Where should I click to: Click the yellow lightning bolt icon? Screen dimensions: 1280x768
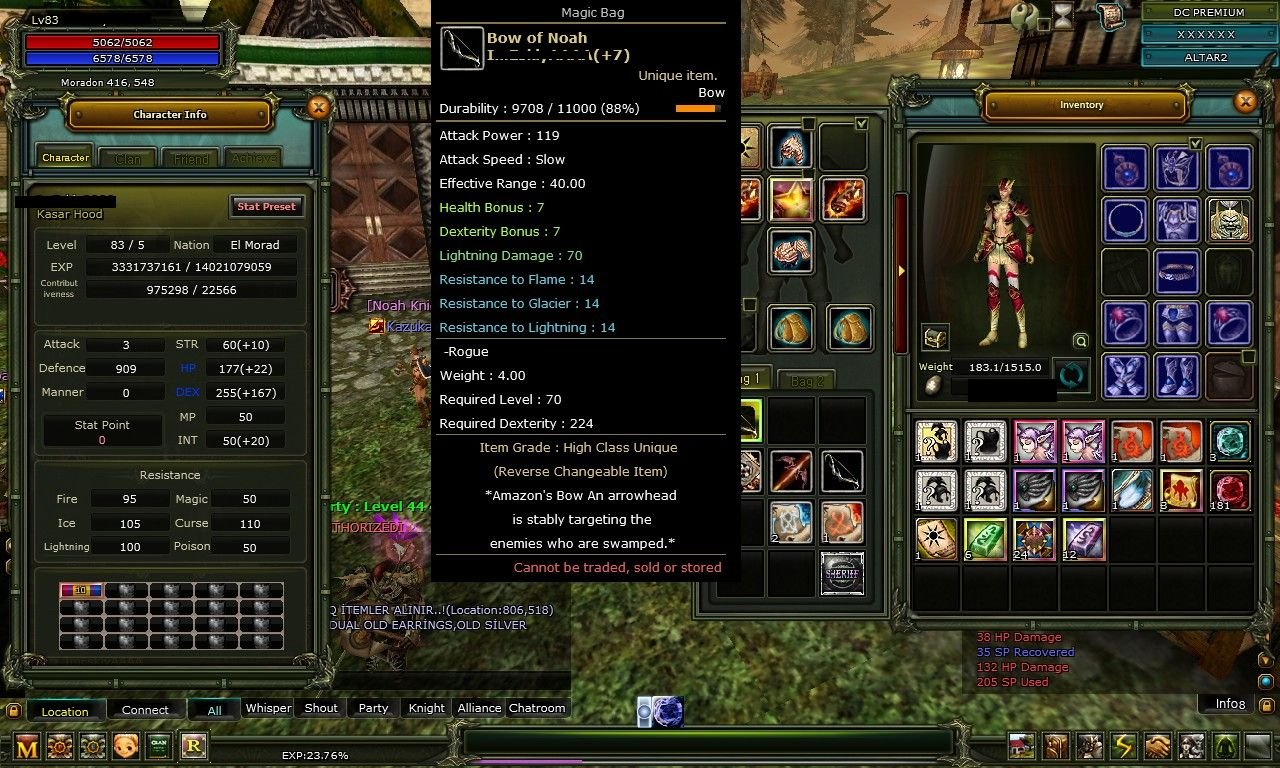coord(1124,746)
